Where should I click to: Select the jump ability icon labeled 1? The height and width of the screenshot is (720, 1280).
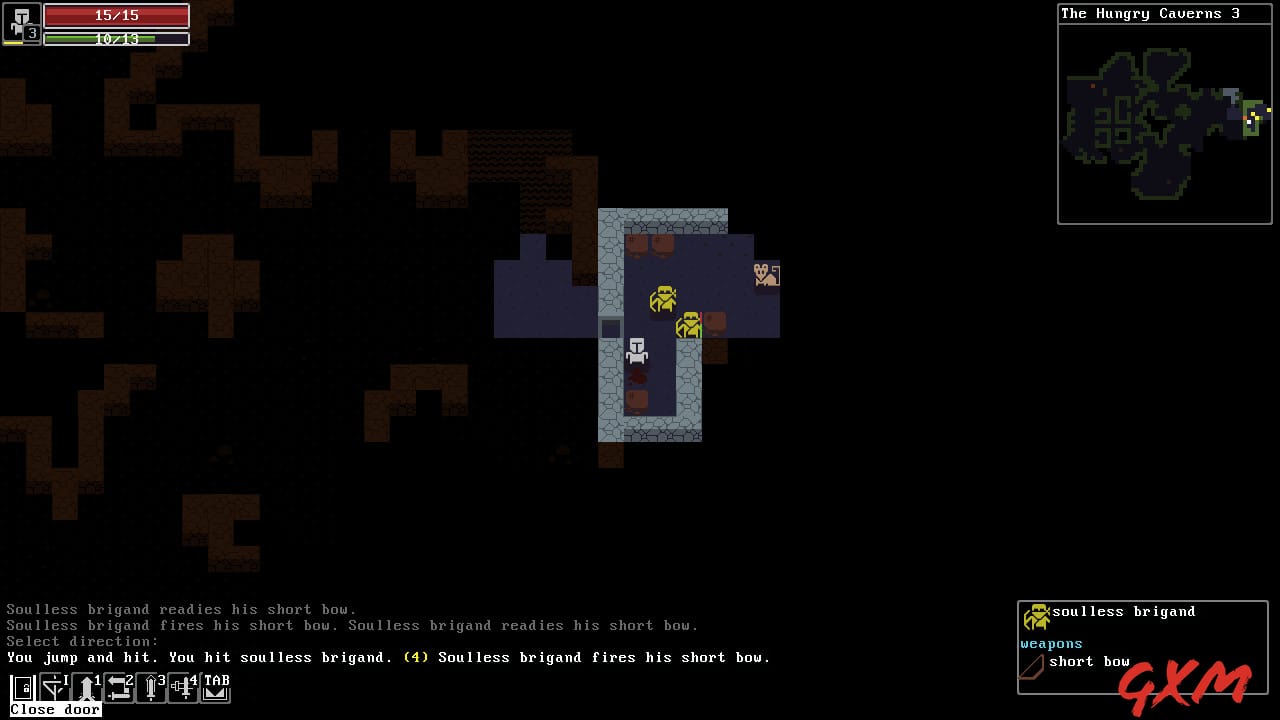[x=88, y=687]
